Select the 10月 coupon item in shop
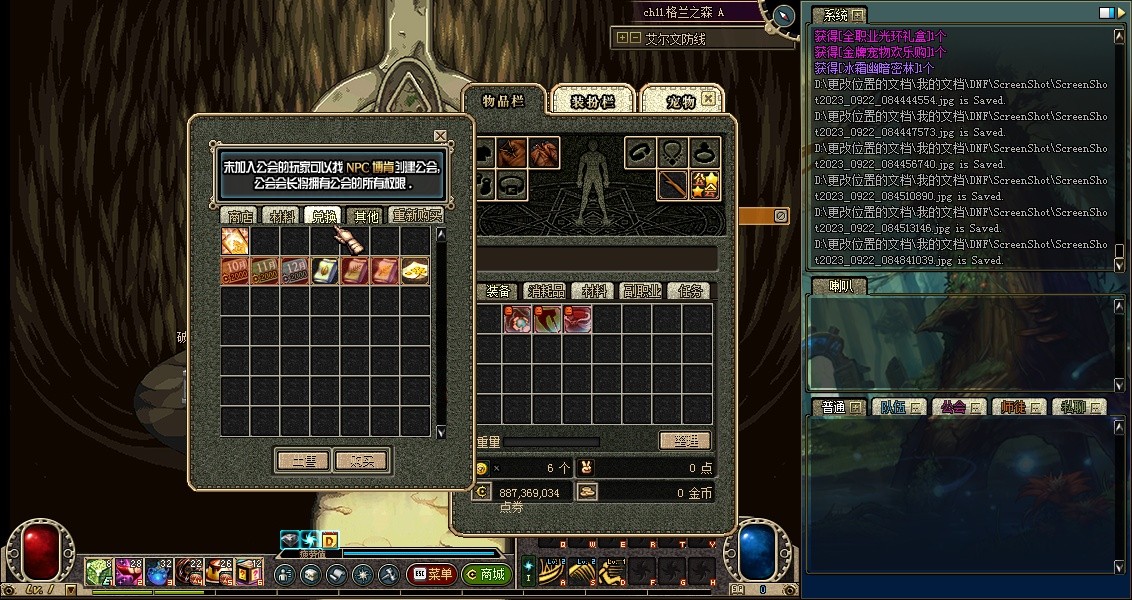Image resolution: width=1132 pixels, height=600 pixels. (x=236, y=271)
